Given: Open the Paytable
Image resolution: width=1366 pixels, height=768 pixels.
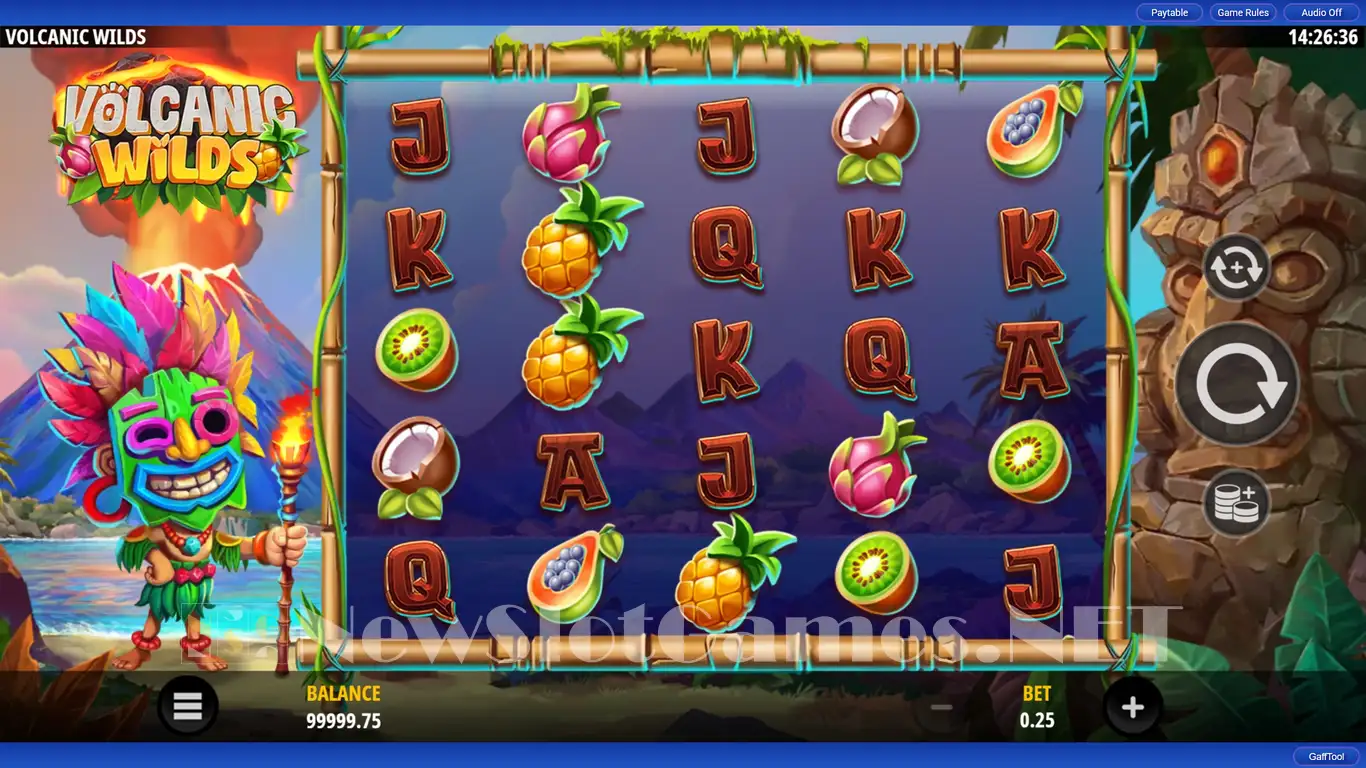Looking at the screenshot, I should [x=1169, y=13].
